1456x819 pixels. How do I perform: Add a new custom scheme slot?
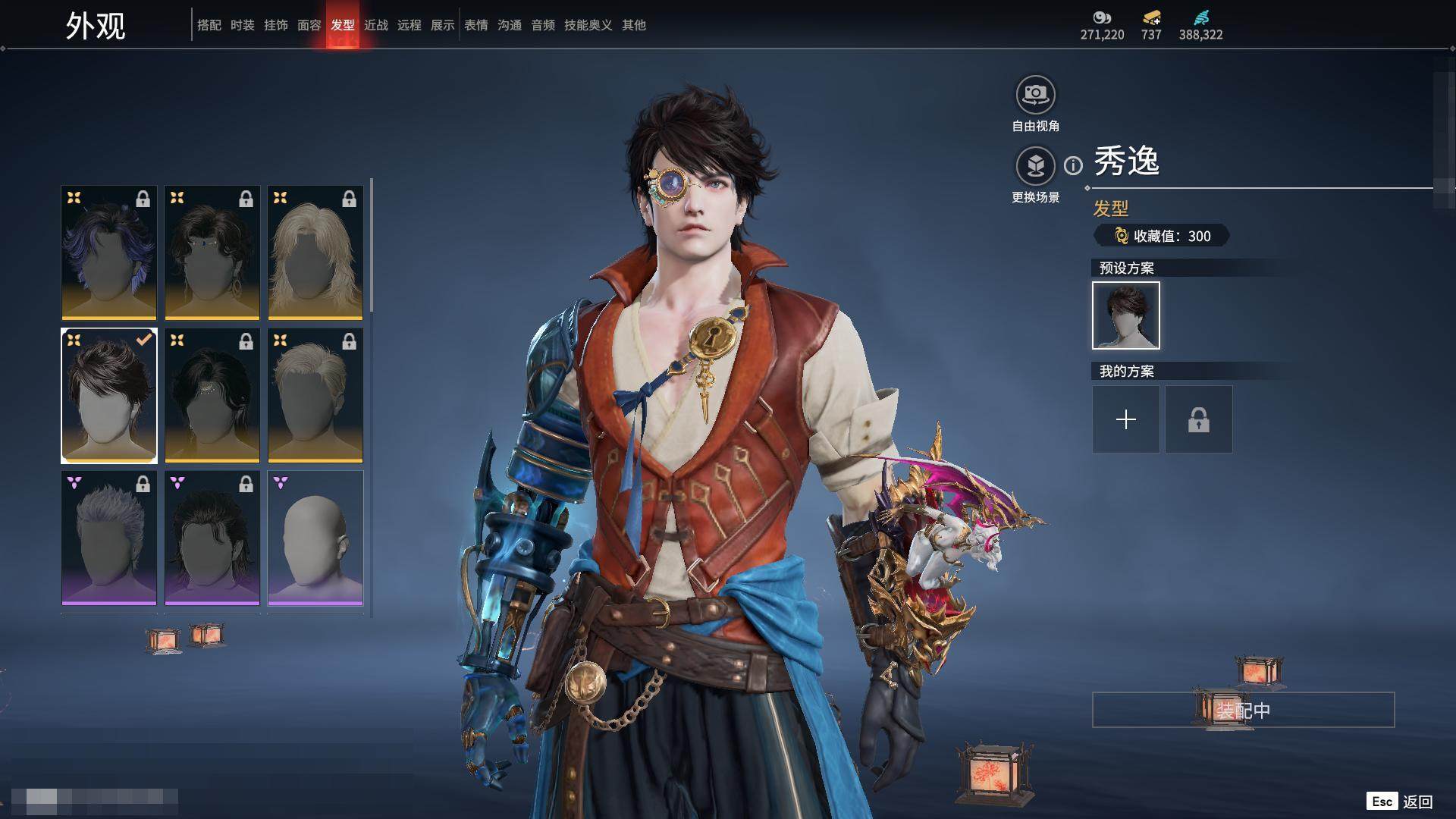1125,419
